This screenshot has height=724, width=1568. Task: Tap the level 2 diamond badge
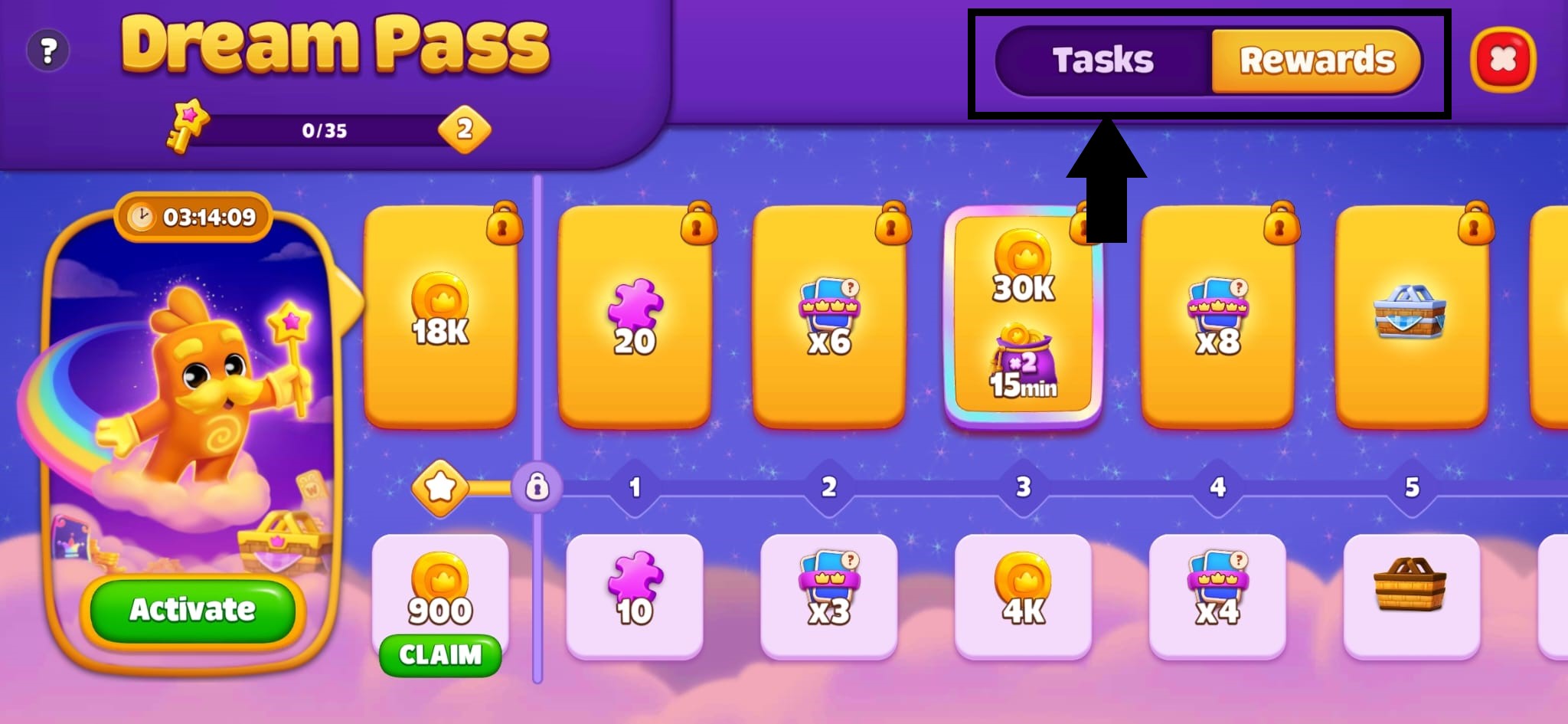pyautogui.click(x=466, y=130)
